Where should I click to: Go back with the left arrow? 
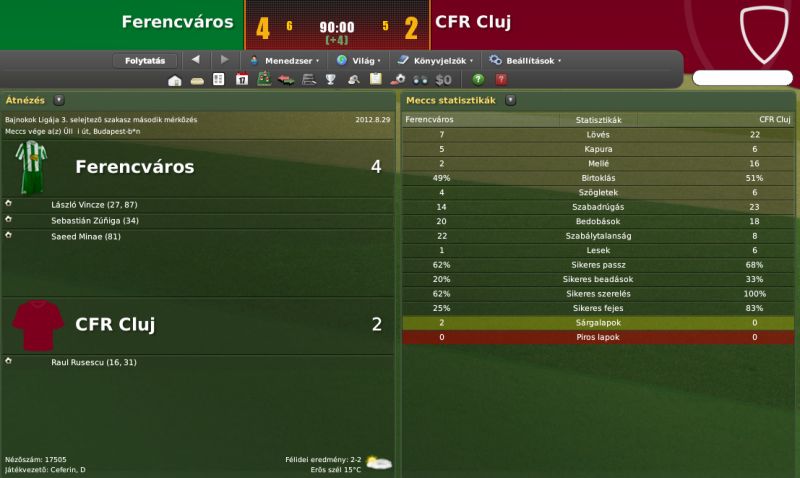195,60
